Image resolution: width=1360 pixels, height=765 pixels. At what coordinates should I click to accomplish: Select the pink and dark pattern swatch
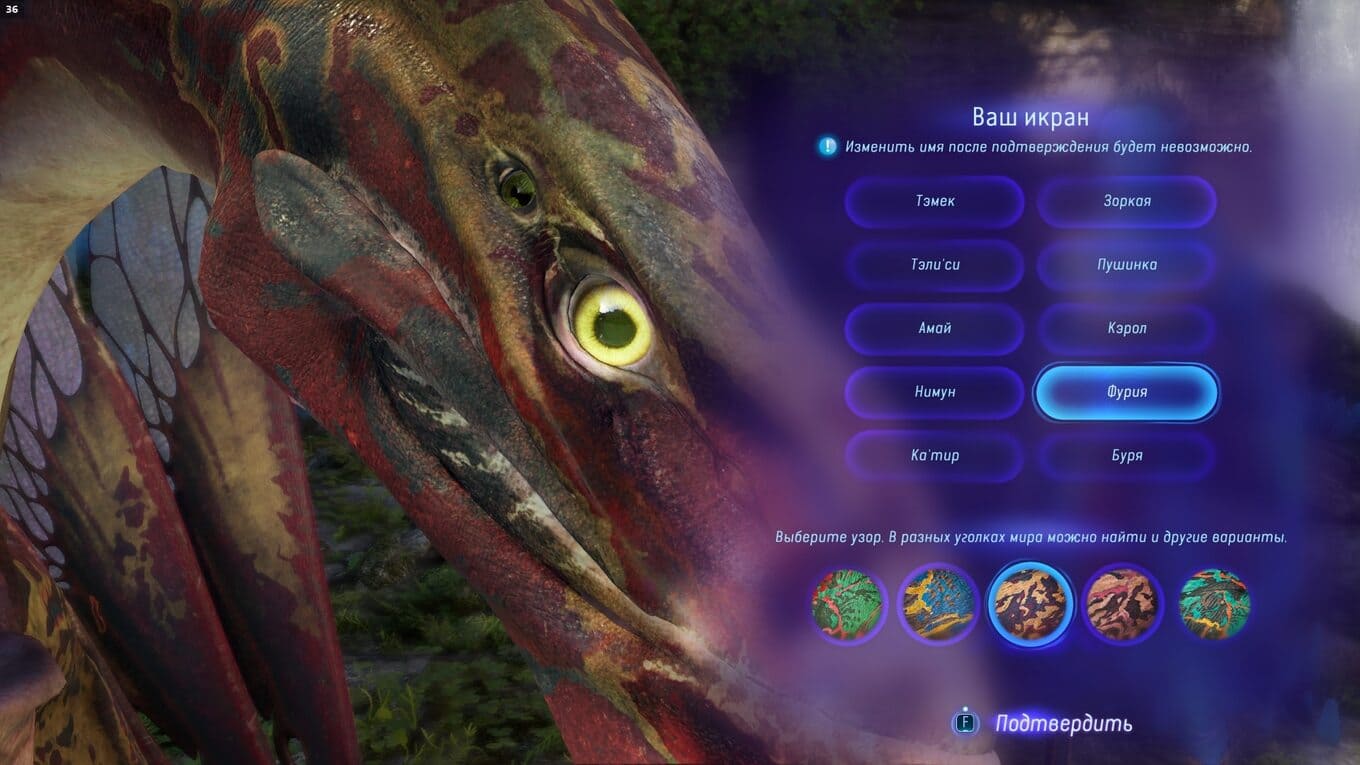click(x=1121, y=603)
